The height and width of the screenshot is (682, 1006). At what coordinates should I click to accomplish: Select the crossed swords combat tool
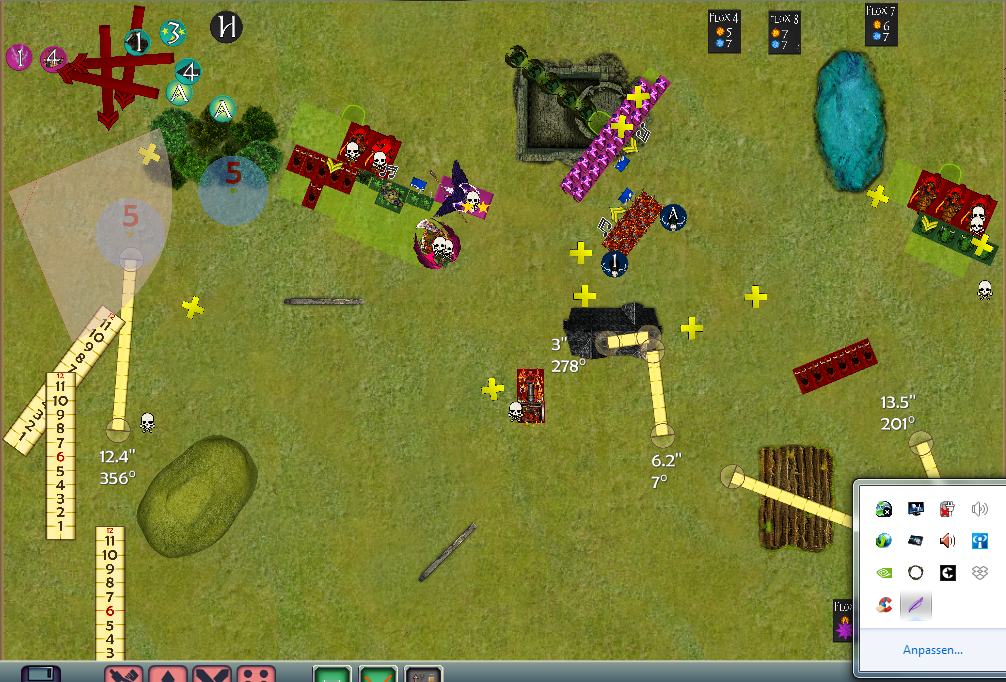(x=215, y=674)
